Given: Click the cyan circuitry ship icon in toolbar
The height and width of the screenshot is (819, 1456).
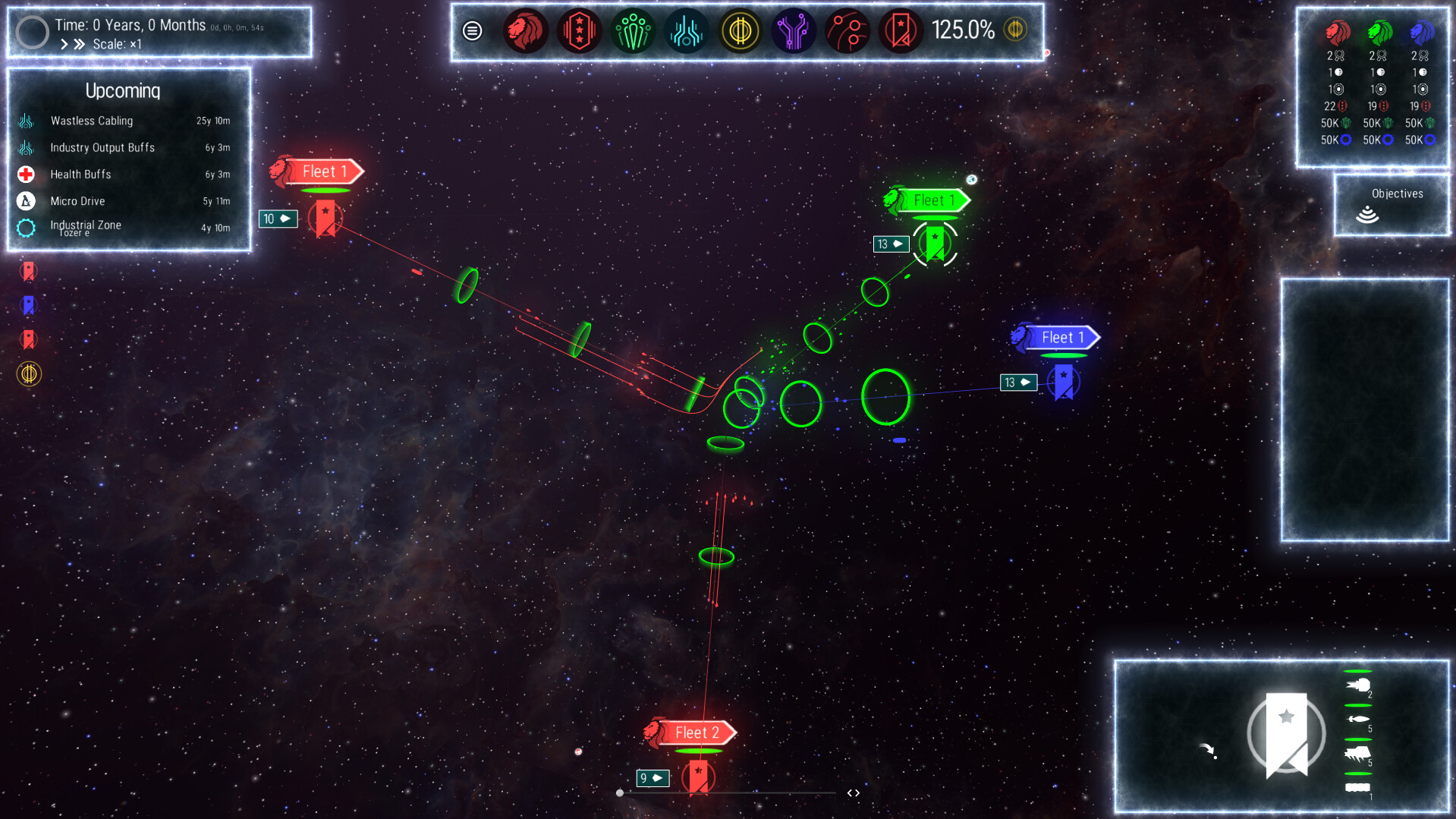Looking at the screenshot, I should click(687, 32).
